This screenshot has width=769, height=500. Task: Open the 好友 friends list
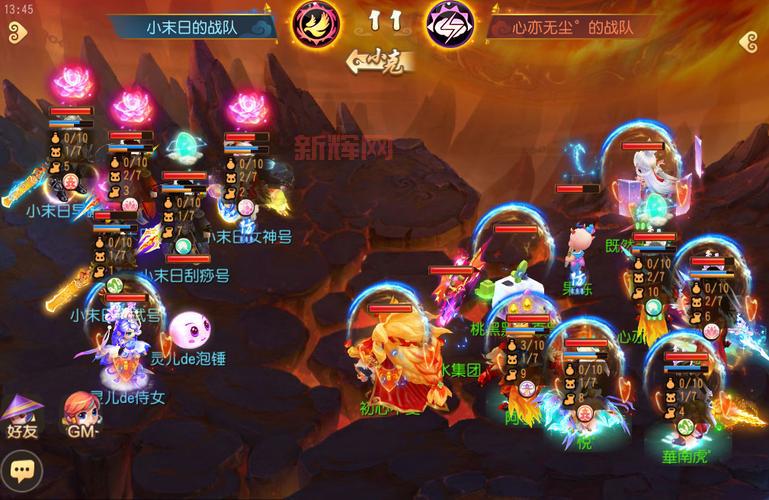20,413
